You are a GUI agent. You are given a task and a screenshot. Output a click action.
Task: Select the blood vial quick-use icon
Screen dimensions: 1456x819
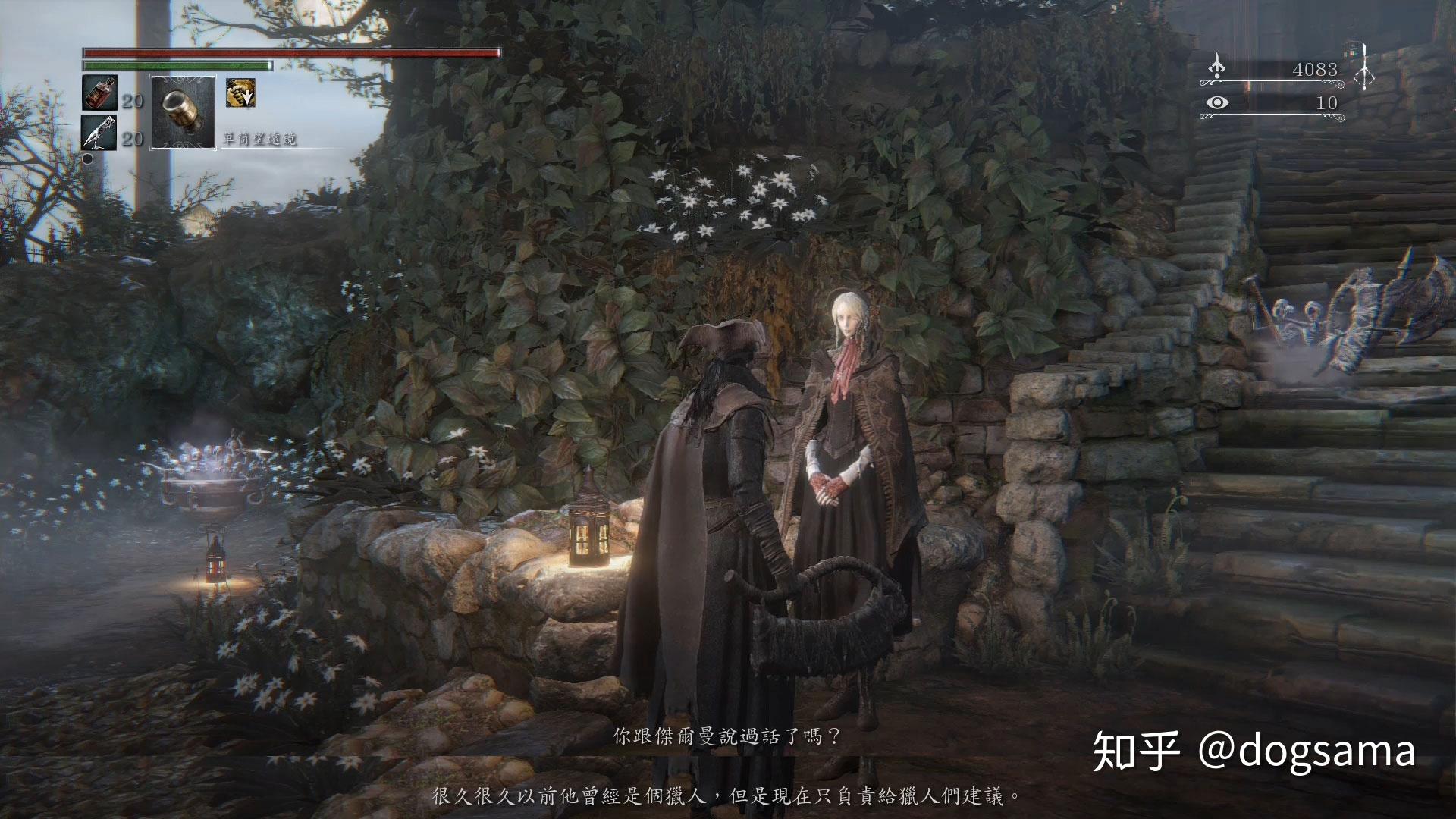[x=99, y=93]
